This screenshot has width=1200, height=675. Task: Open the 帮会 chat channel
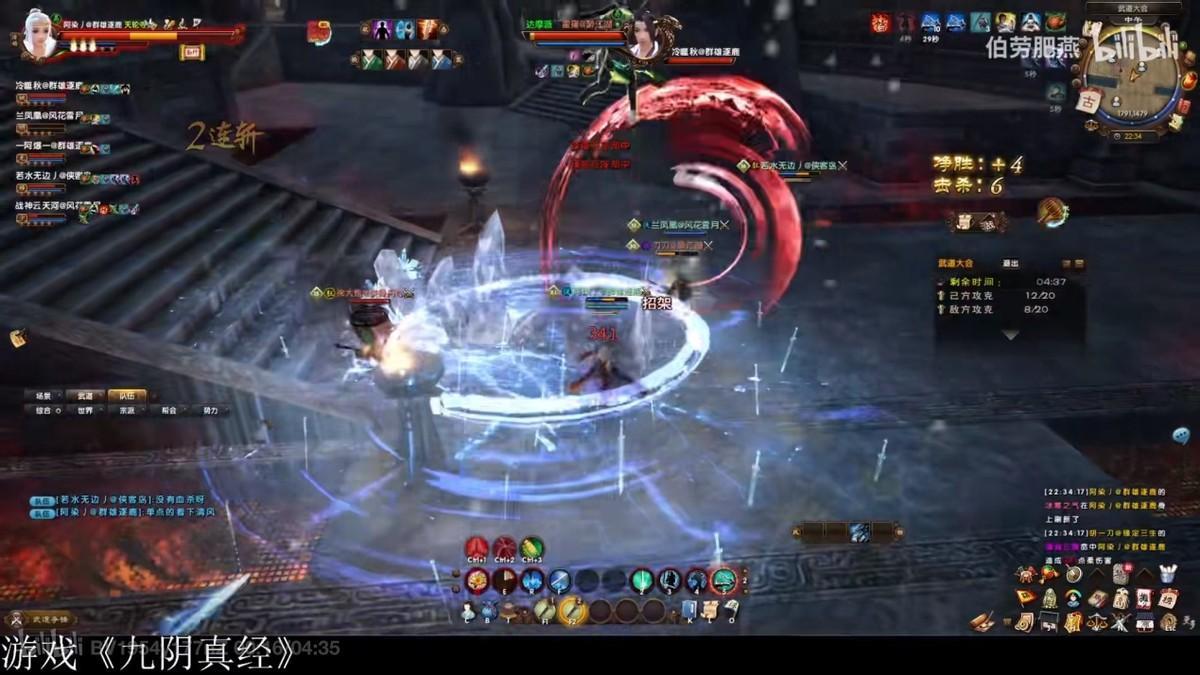pyautogui.click(x=169, y=411)
